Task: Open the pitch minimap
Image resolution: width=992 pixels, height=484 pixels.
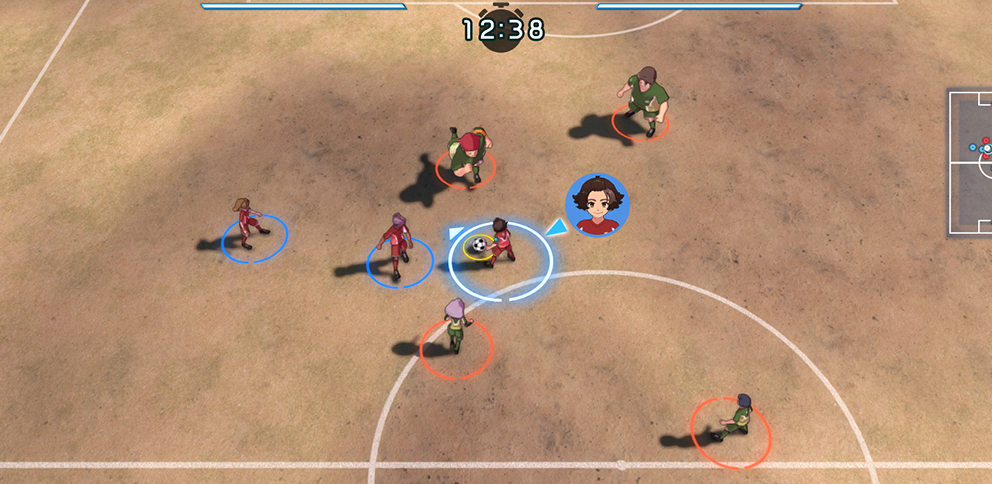Action: [970, 162]
